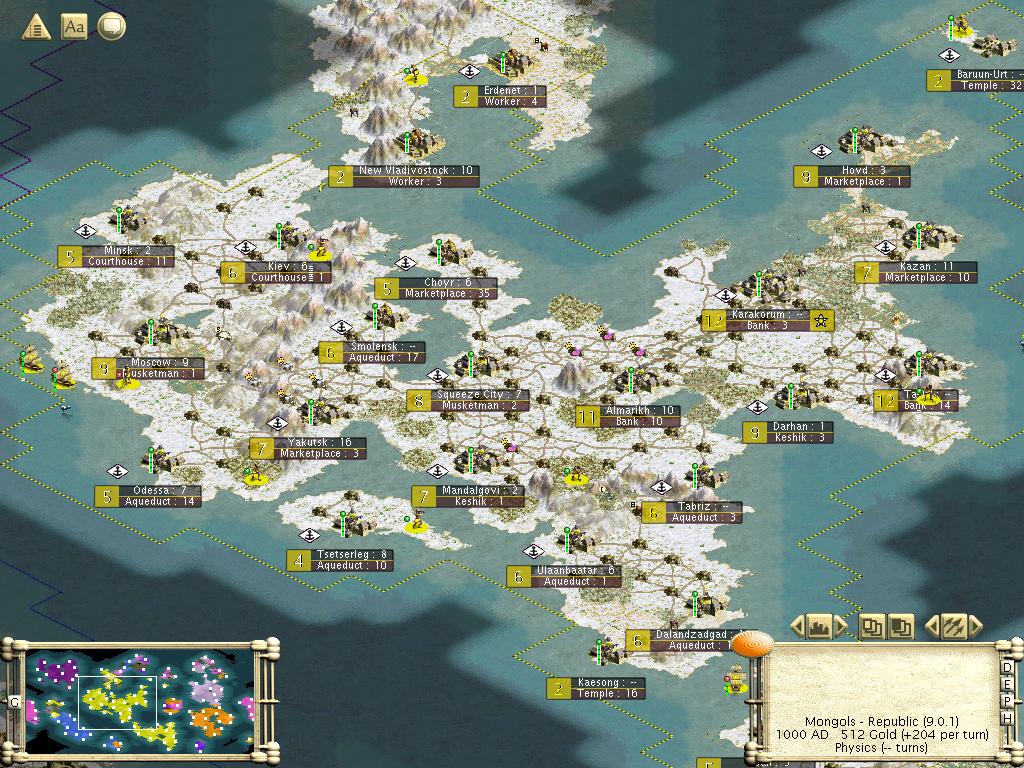Open the Civilopedia with the Aa button
Viewport: 1024px width, 768px height.
pyautogui.click(x=74, y=27)
